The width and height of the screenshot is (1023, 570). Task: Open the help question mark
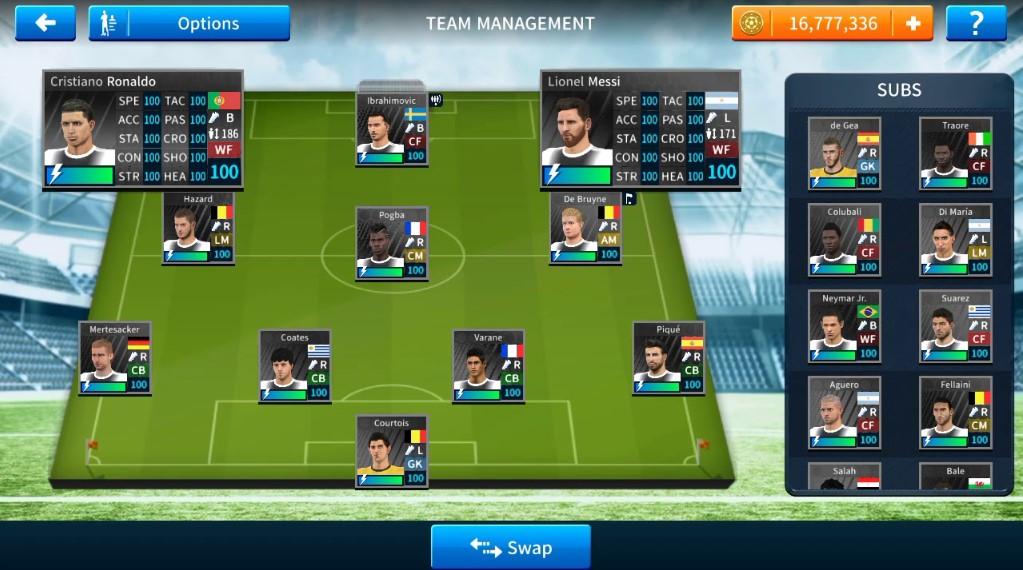[976, 23]
